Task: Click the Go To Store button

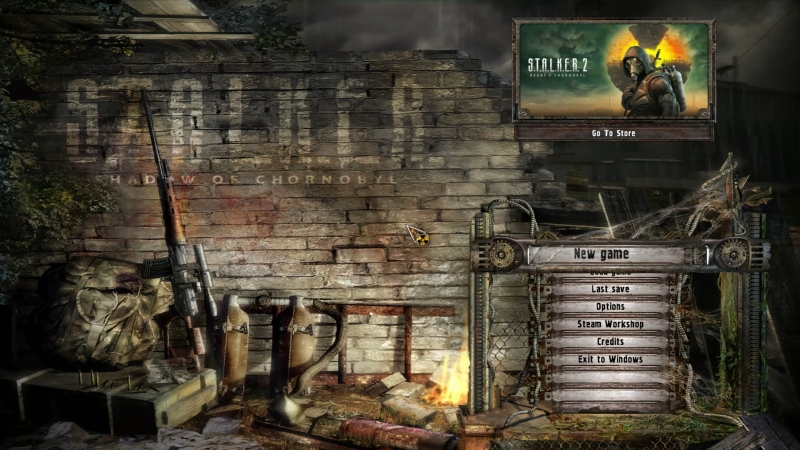Action: [613, 132]
